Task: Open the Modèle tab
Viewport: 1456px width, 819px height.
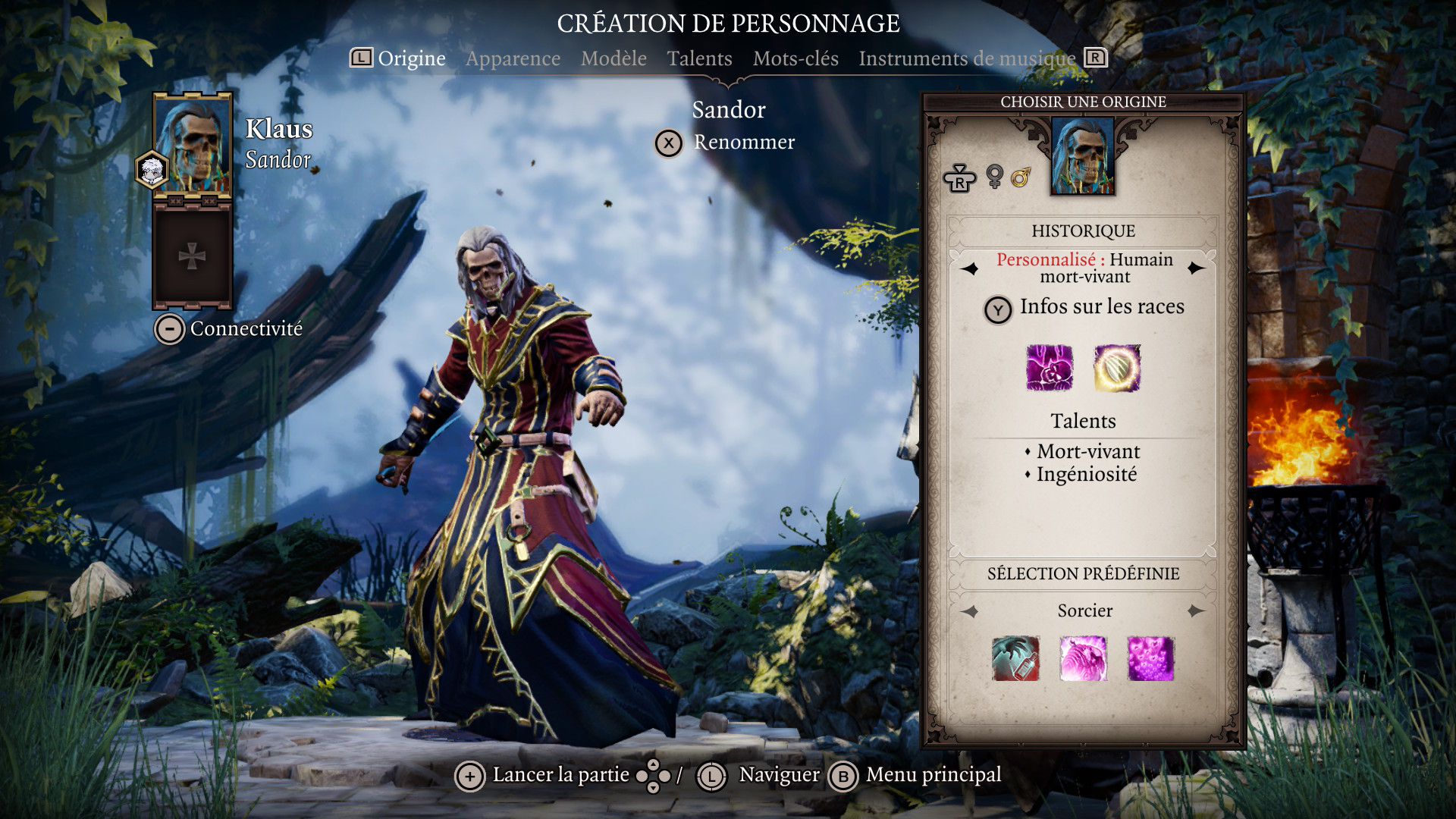Action: click(613, 58)
